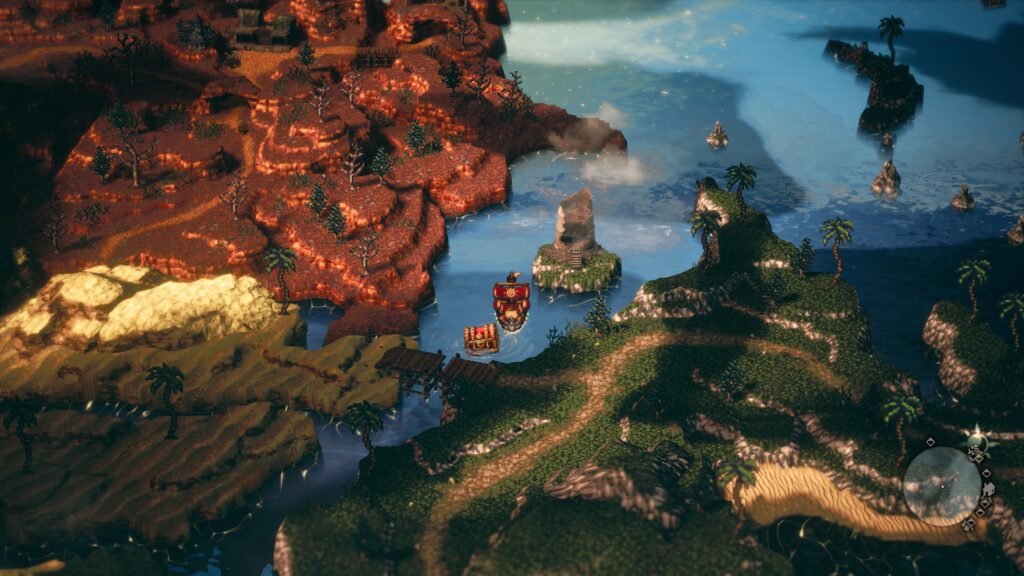
Task: Select the house marker on minimap edge
Action: (x=989, y=489)
